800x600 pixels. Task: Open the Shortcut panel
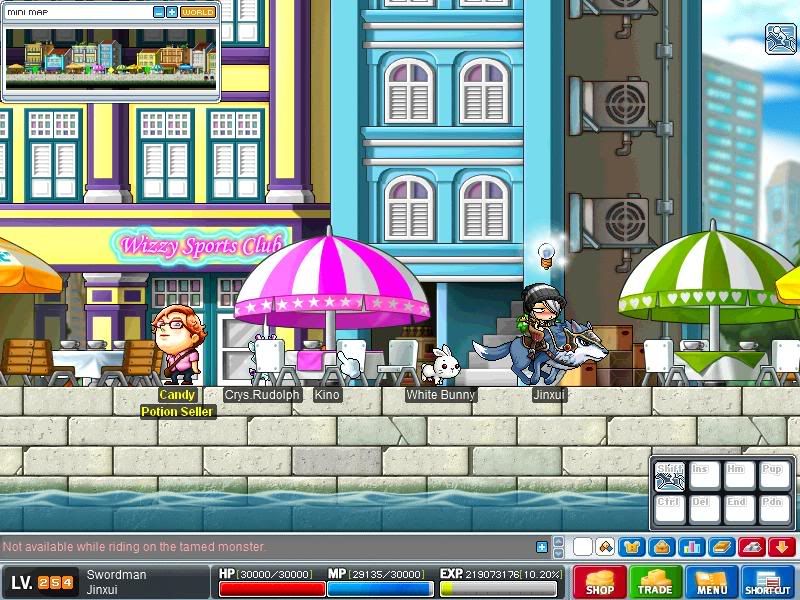click(x=768, y=582)
